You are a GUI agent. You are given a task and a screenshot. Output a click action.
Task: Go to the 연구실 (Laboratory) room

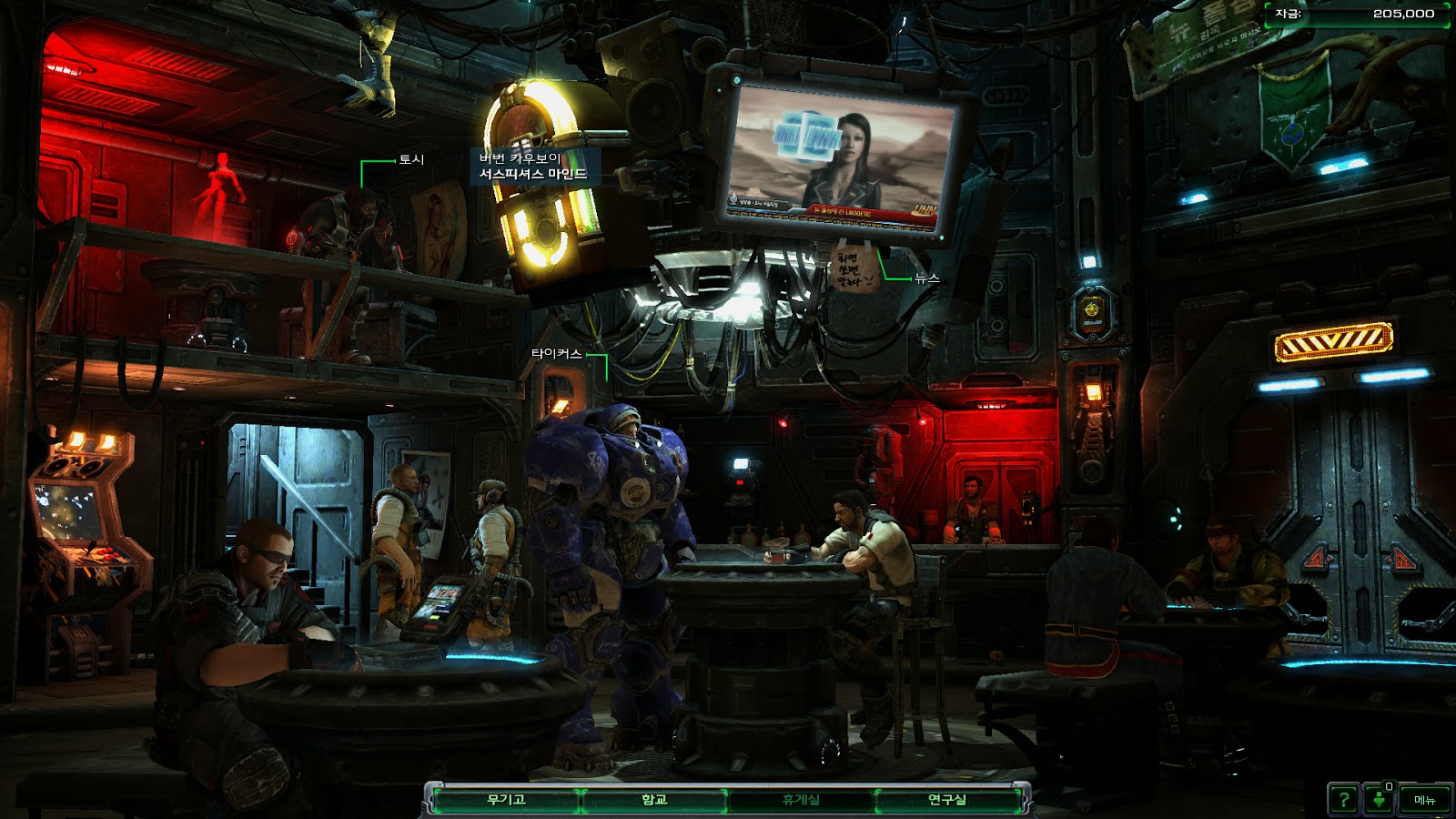[947, 800]
